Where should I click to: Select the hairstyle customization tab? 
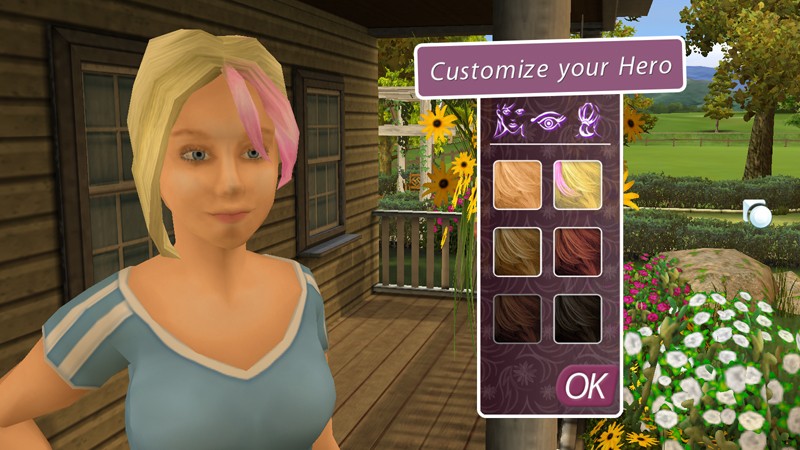tap(586, 122)
